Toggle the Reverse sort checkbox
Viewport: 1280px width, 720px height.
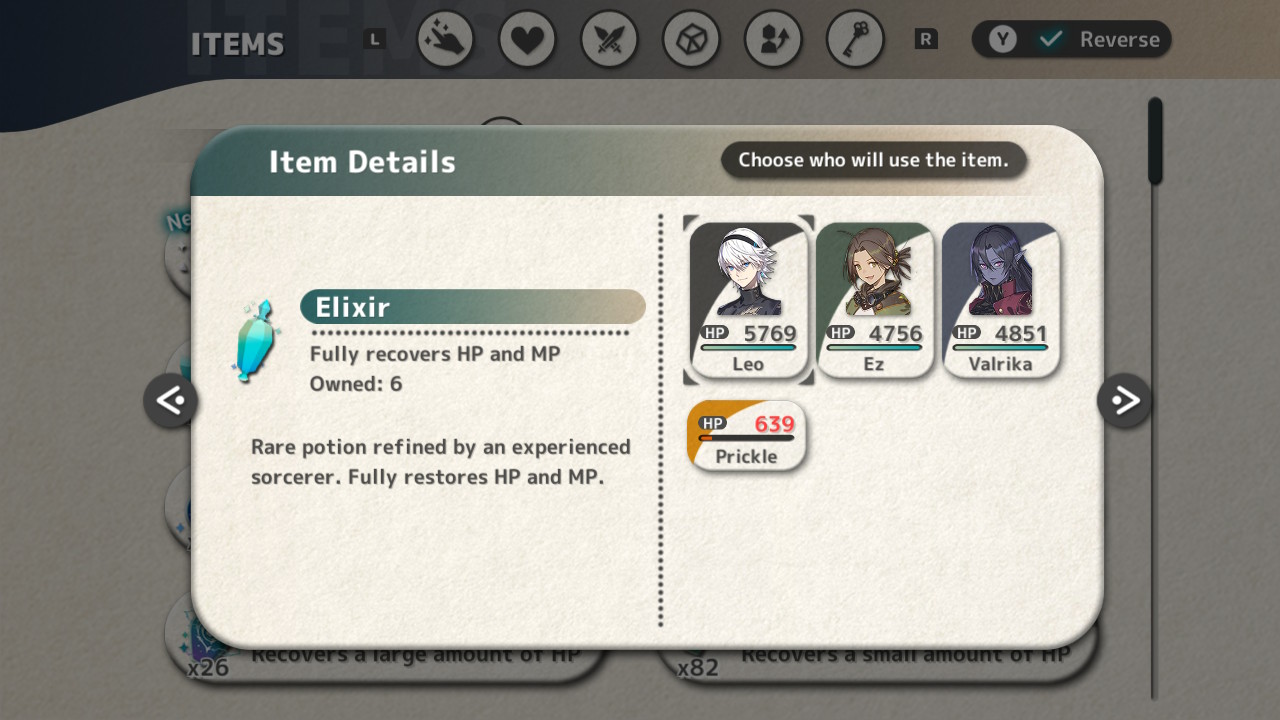click(x=1051, y=40)
